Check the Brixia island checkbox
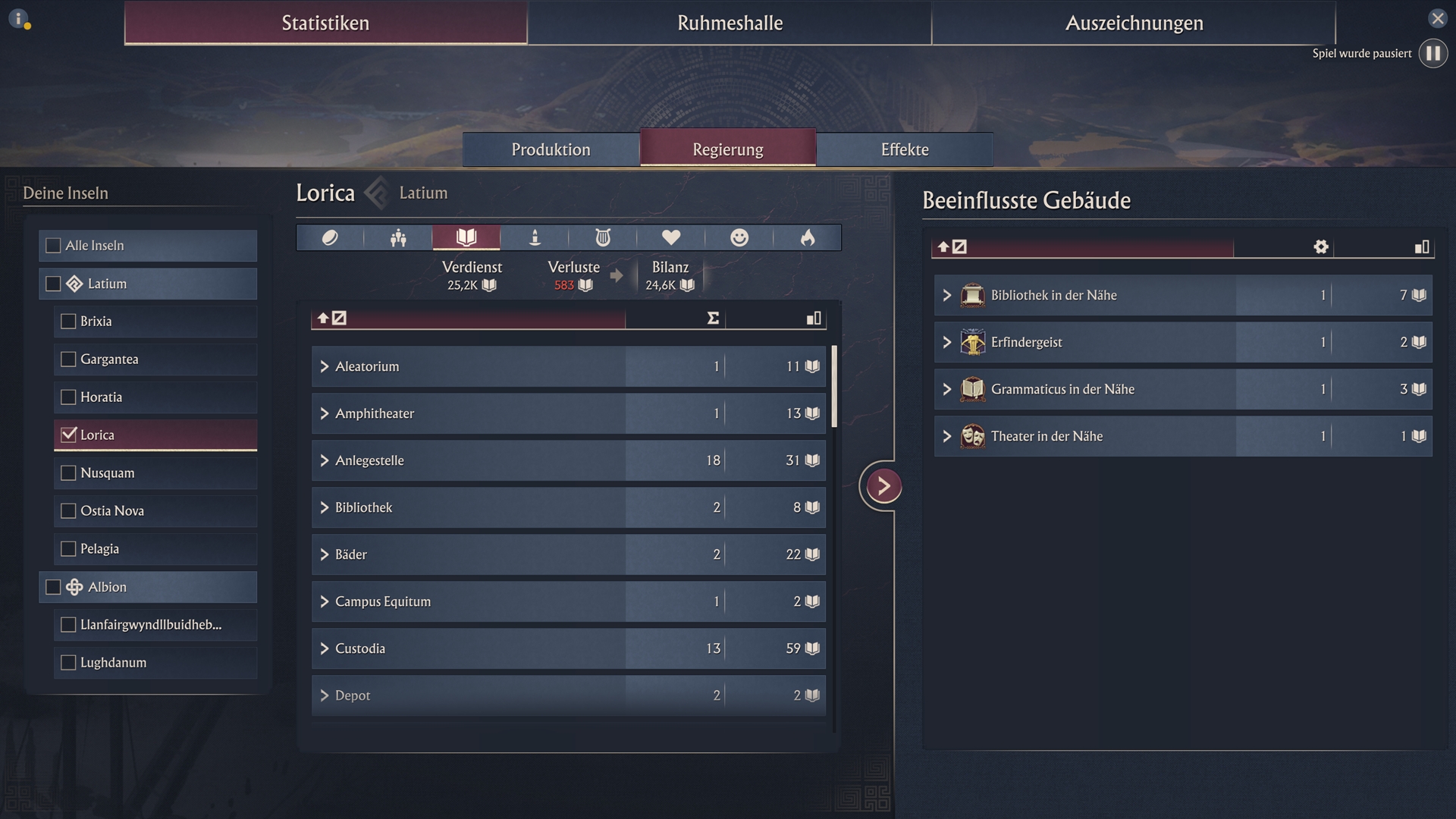Viewport: 1456px width, 819px height. coord(68,322)
